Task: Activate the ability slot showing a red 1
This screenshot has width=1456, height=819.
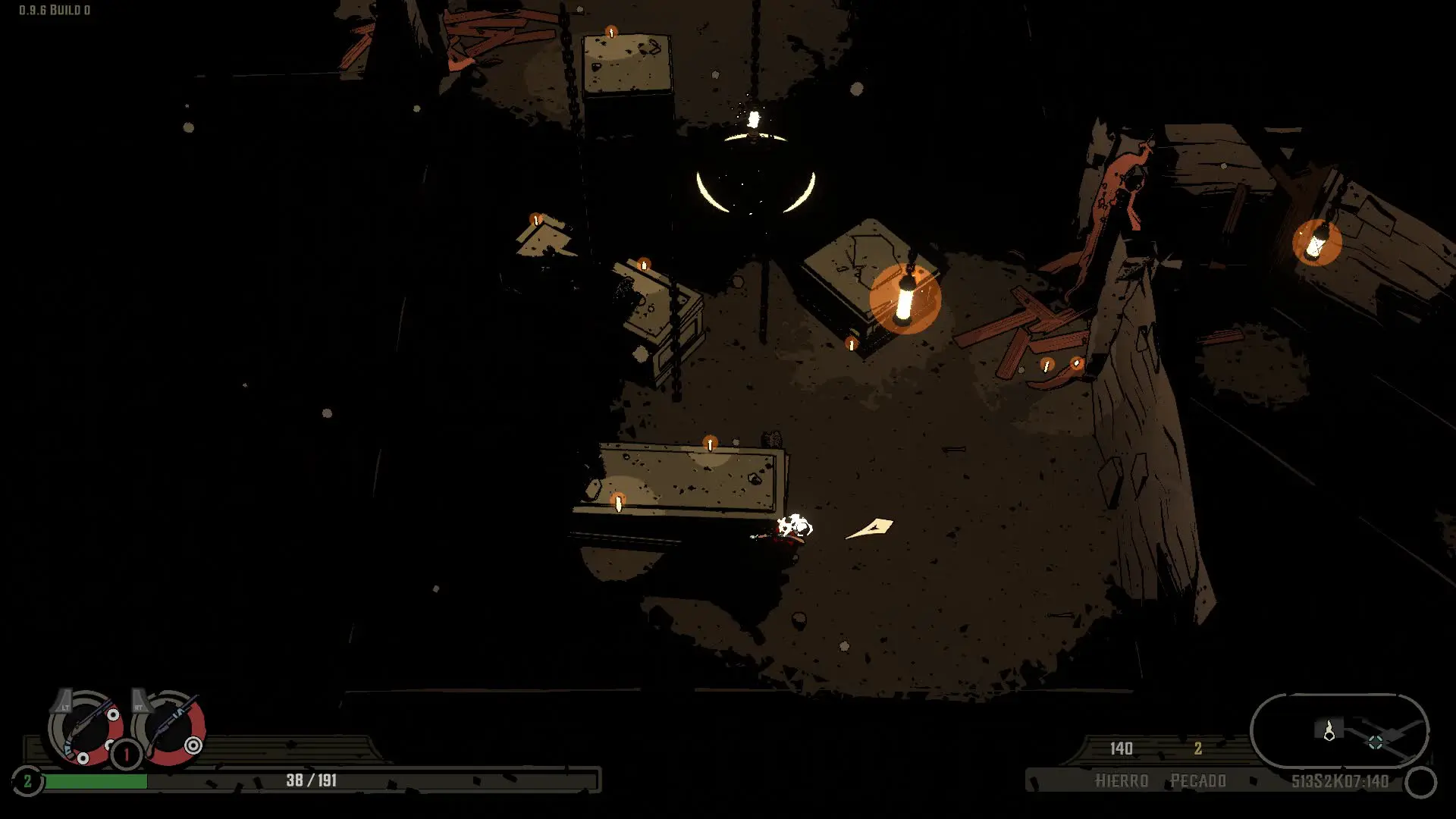Action: tap(127, 755)
